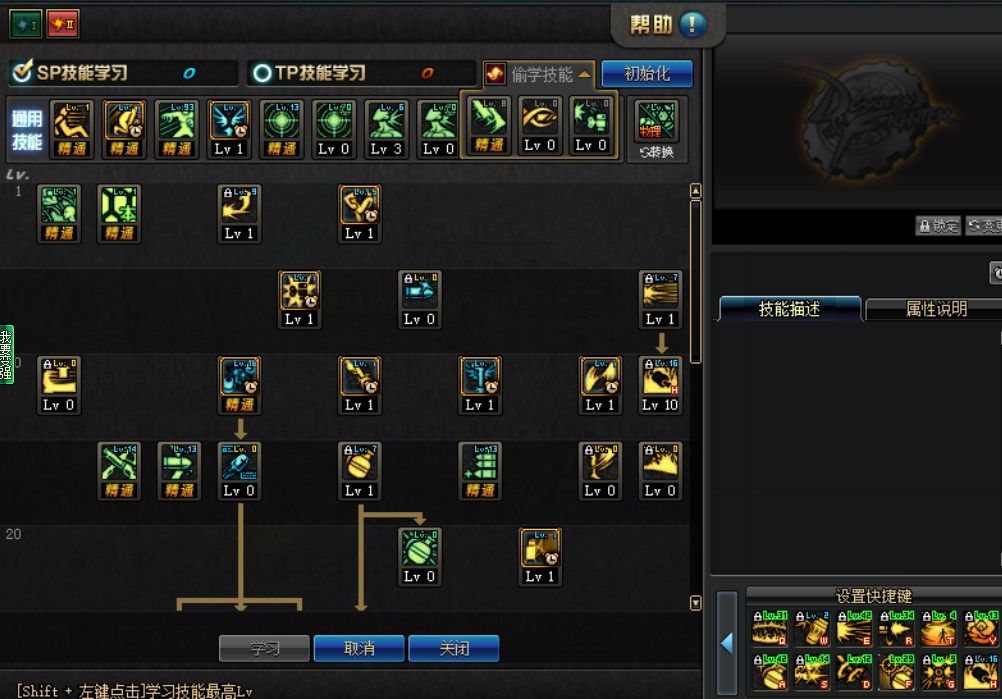The height and width of the screenshot is (699, 1002).
Task: Click the skill list scroll-down arrow
Action: (696, 603)
